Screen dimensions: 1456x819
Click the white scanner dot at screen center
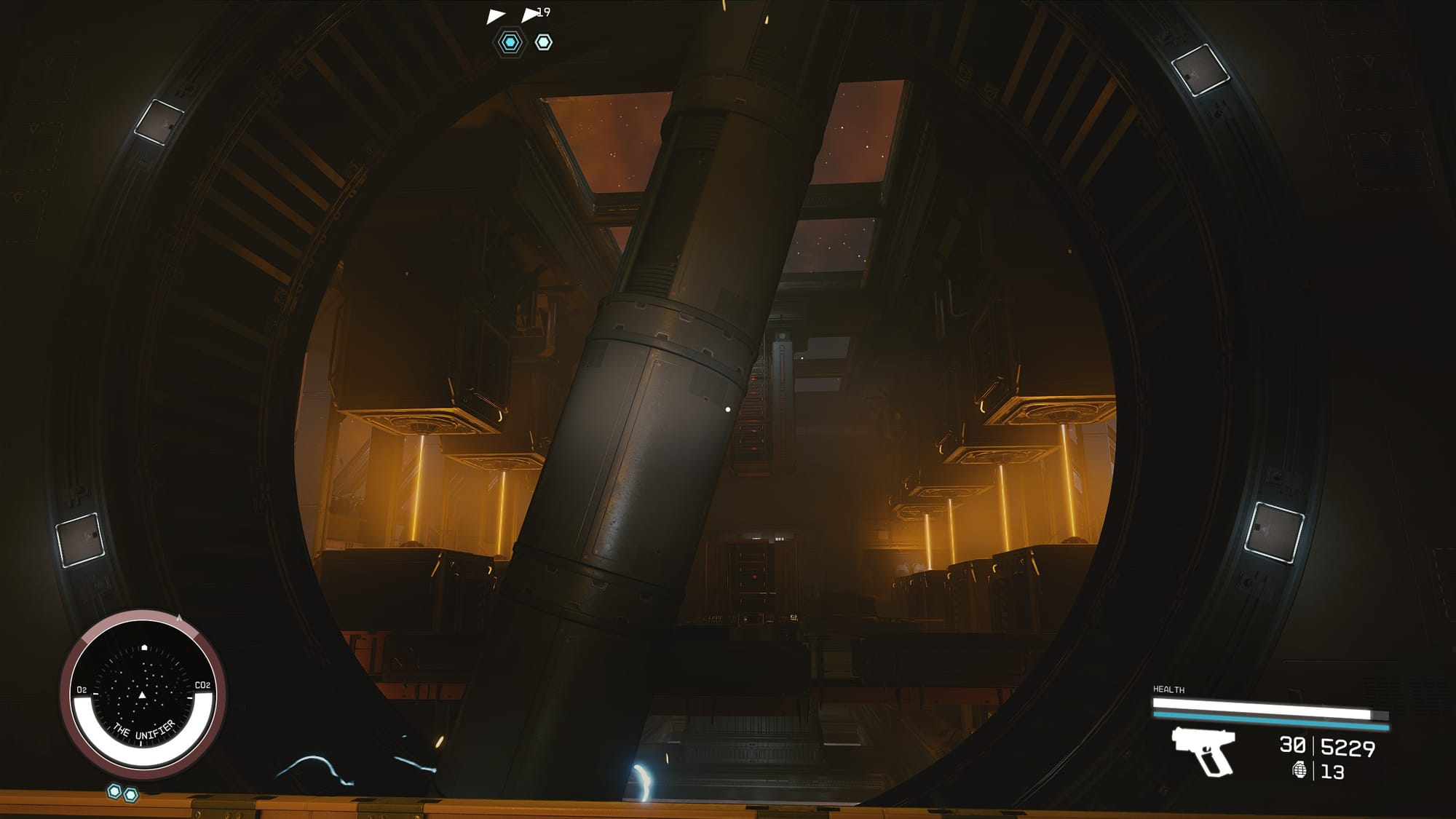(728, 409)
